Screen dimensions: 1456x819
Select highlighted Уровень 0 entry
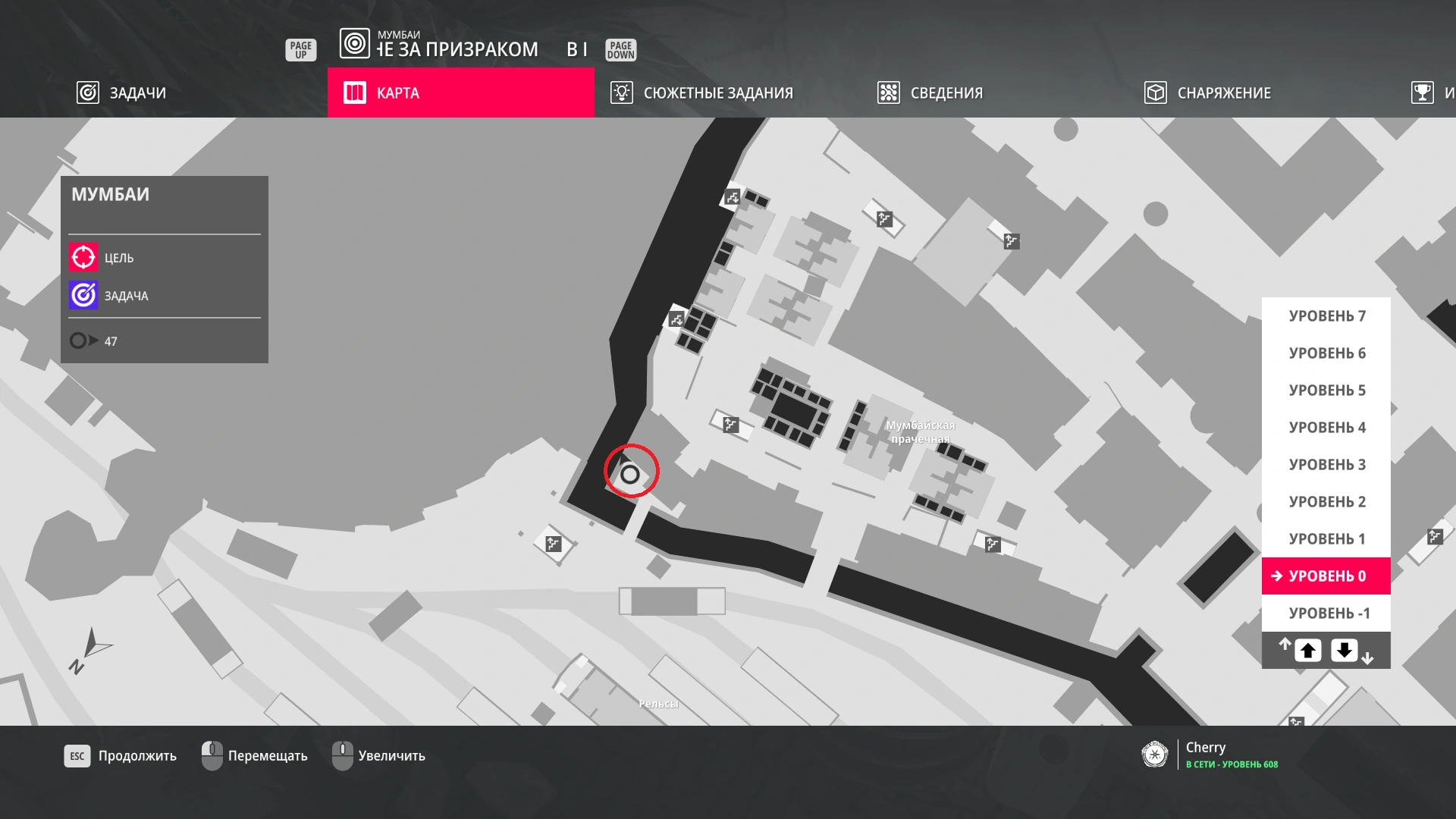(1326, 576)
